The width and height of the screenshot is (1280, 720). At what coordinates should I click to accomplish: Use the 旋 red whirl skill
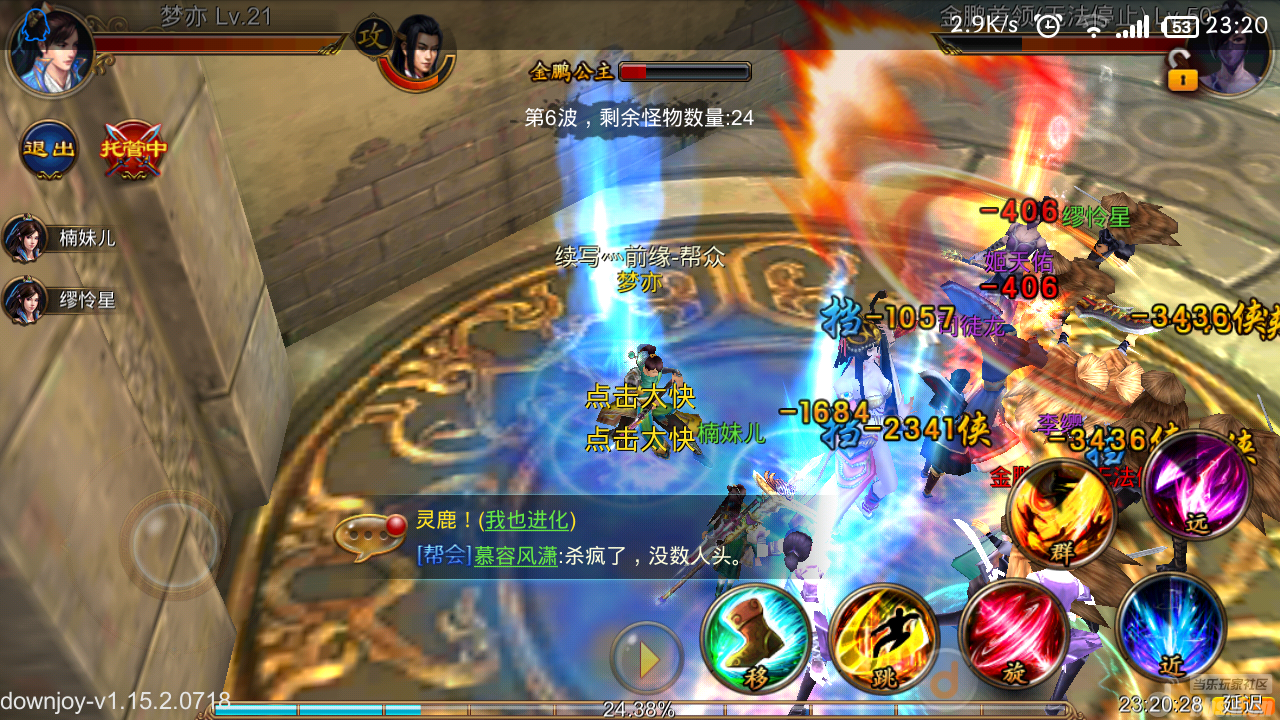point(1012,634)
